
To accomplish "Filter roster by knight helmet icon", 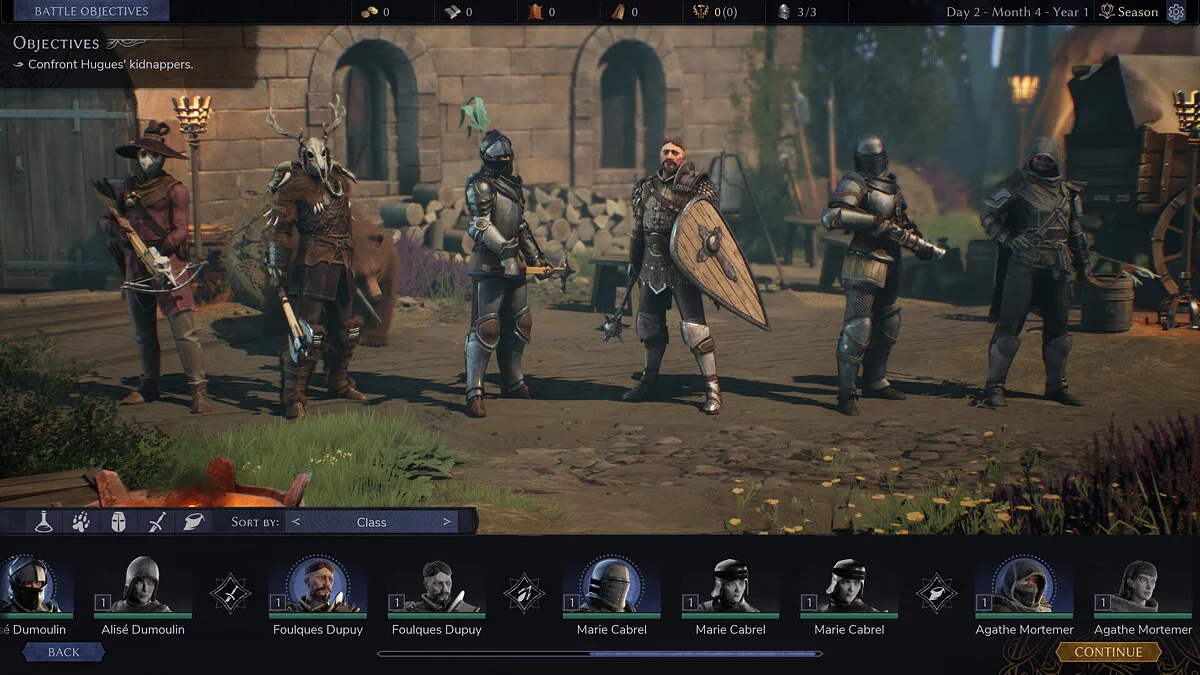I will (118, 521).
